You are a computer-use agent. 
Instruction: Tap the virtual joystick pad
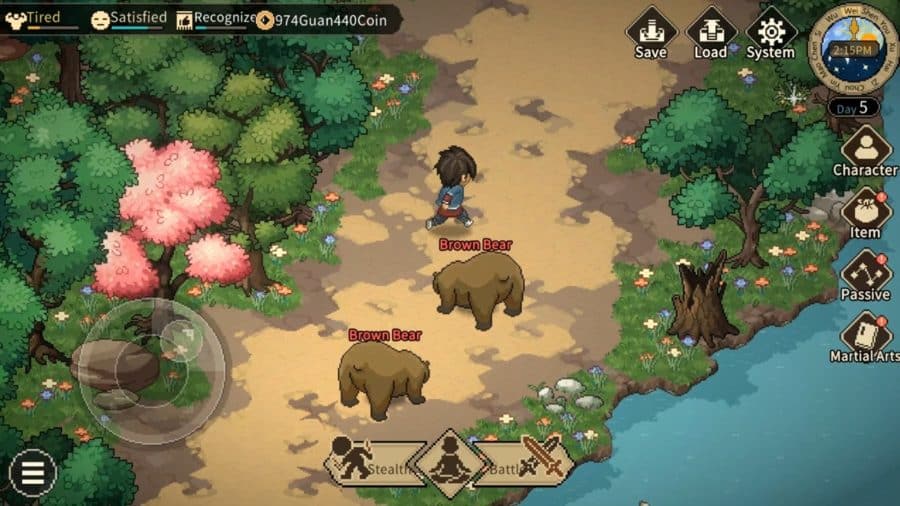click(x=150, y=370)
